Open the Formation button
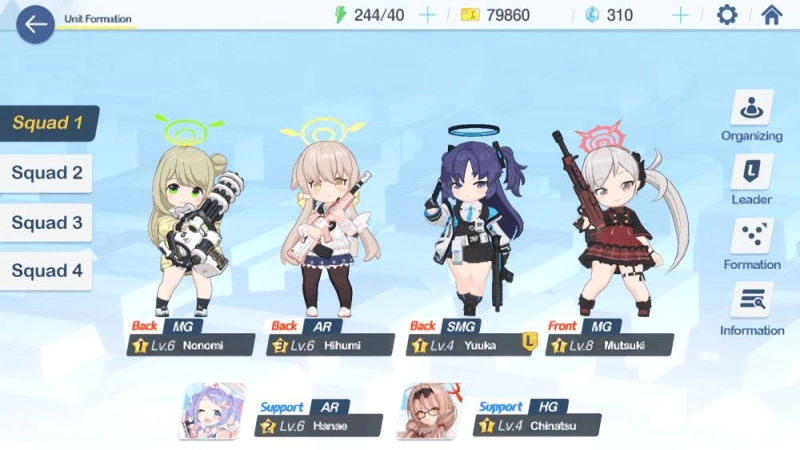The width and height of the screenshot is (800, 450). [x=751, y=245]
